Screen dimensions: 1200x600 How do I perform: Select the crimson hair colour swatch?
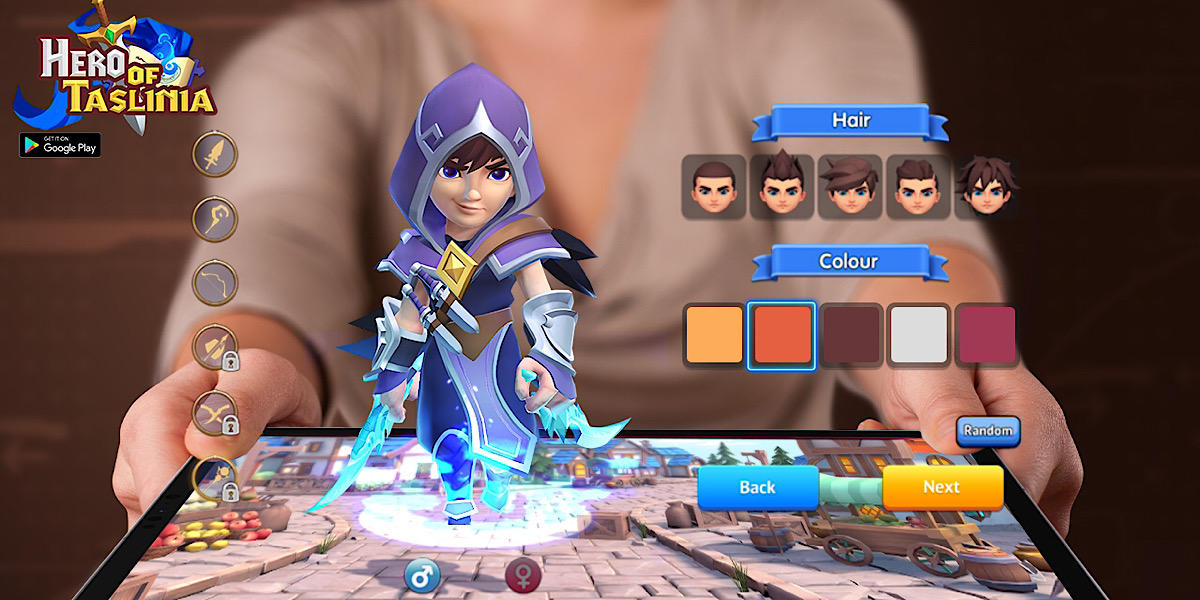pos(986,334)
